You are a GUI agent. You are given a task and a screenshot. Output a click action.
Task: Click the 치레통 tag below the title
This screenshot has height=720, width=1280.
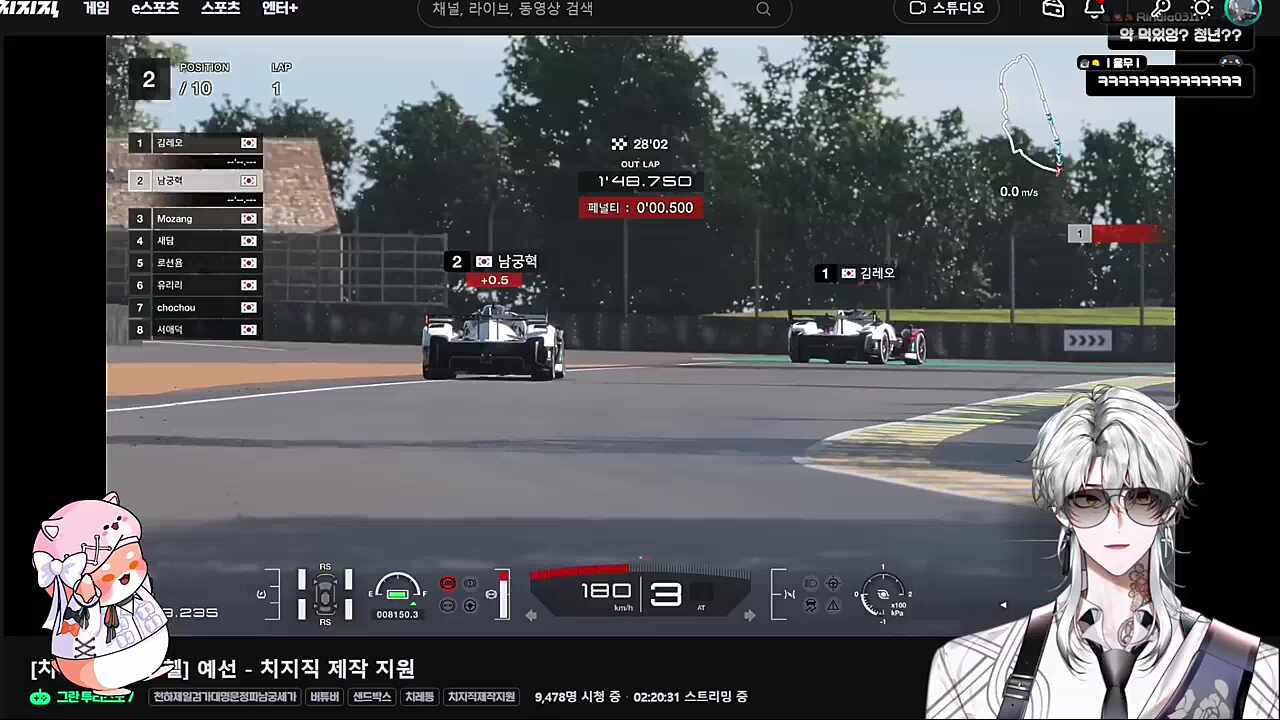419,697
